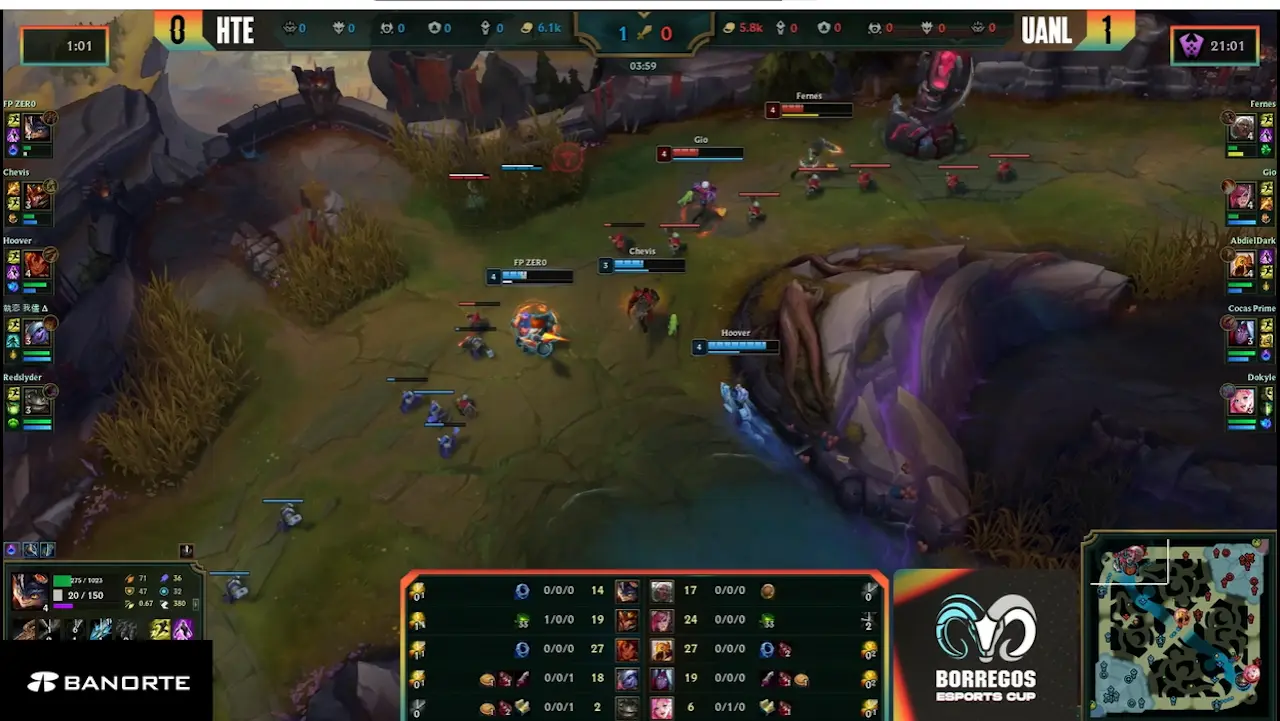The width and height of the screenshot is (1280, 721).
Task: Click the purple ability icon in the champion HUD
Action: 184,629
